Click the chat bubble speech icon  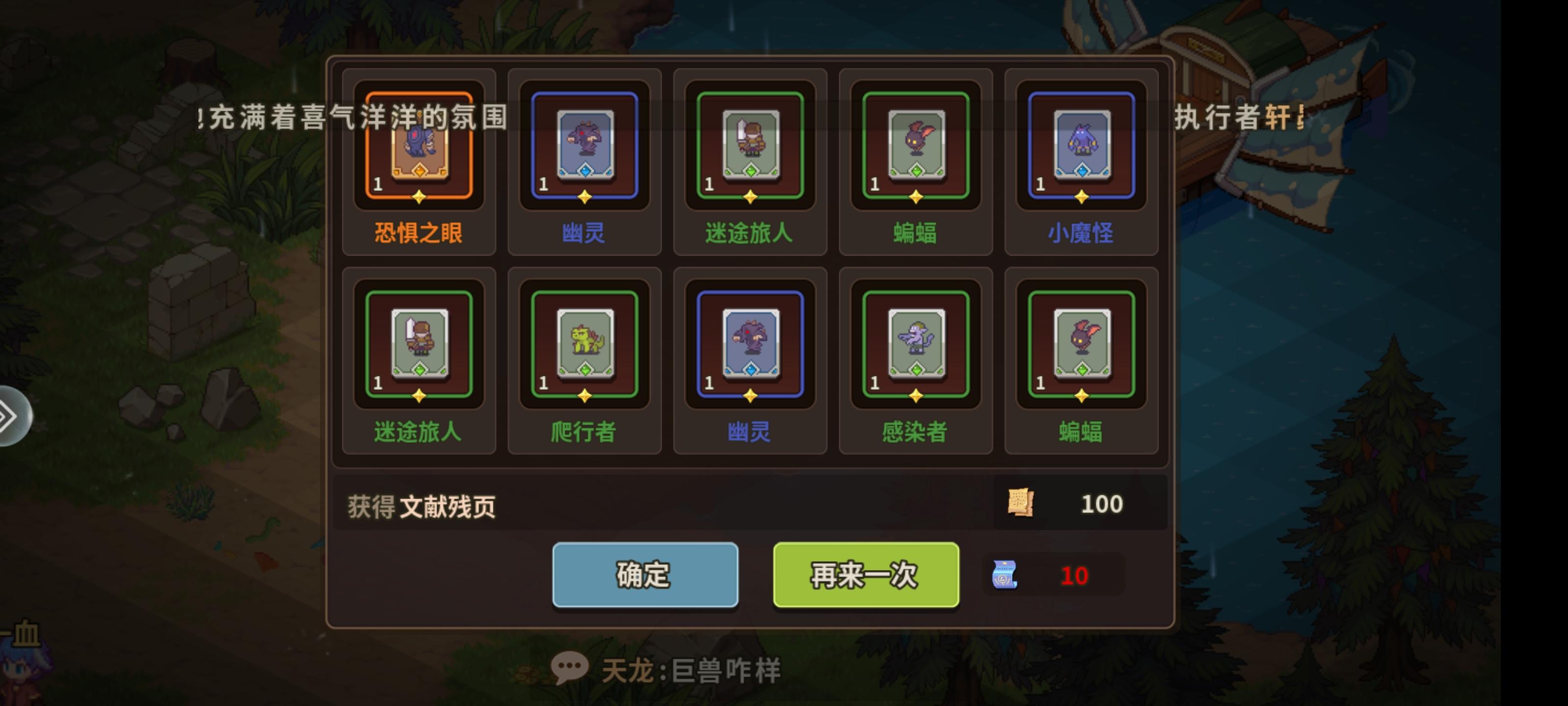point(570,665)
